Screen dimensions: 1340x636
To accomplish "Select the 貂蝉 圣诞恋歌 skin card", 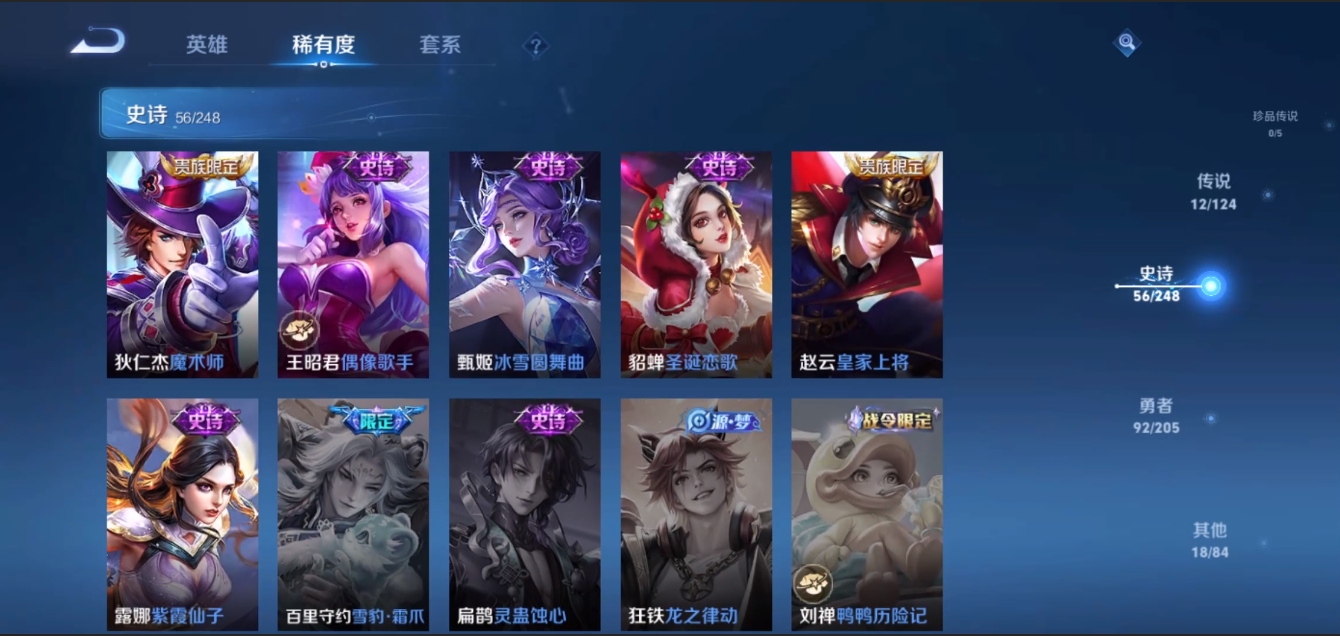I will (696, 264).
